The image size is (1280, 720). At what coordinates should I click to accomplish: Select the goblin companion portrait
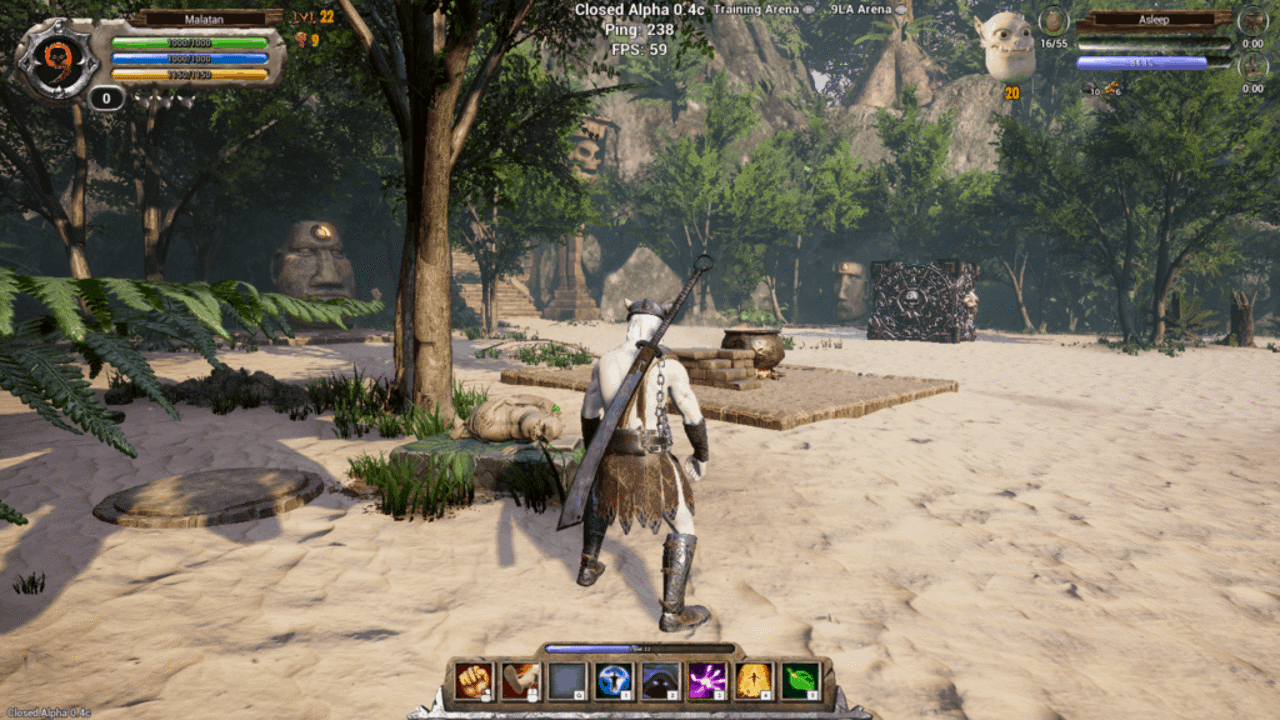coord(1006,47)
